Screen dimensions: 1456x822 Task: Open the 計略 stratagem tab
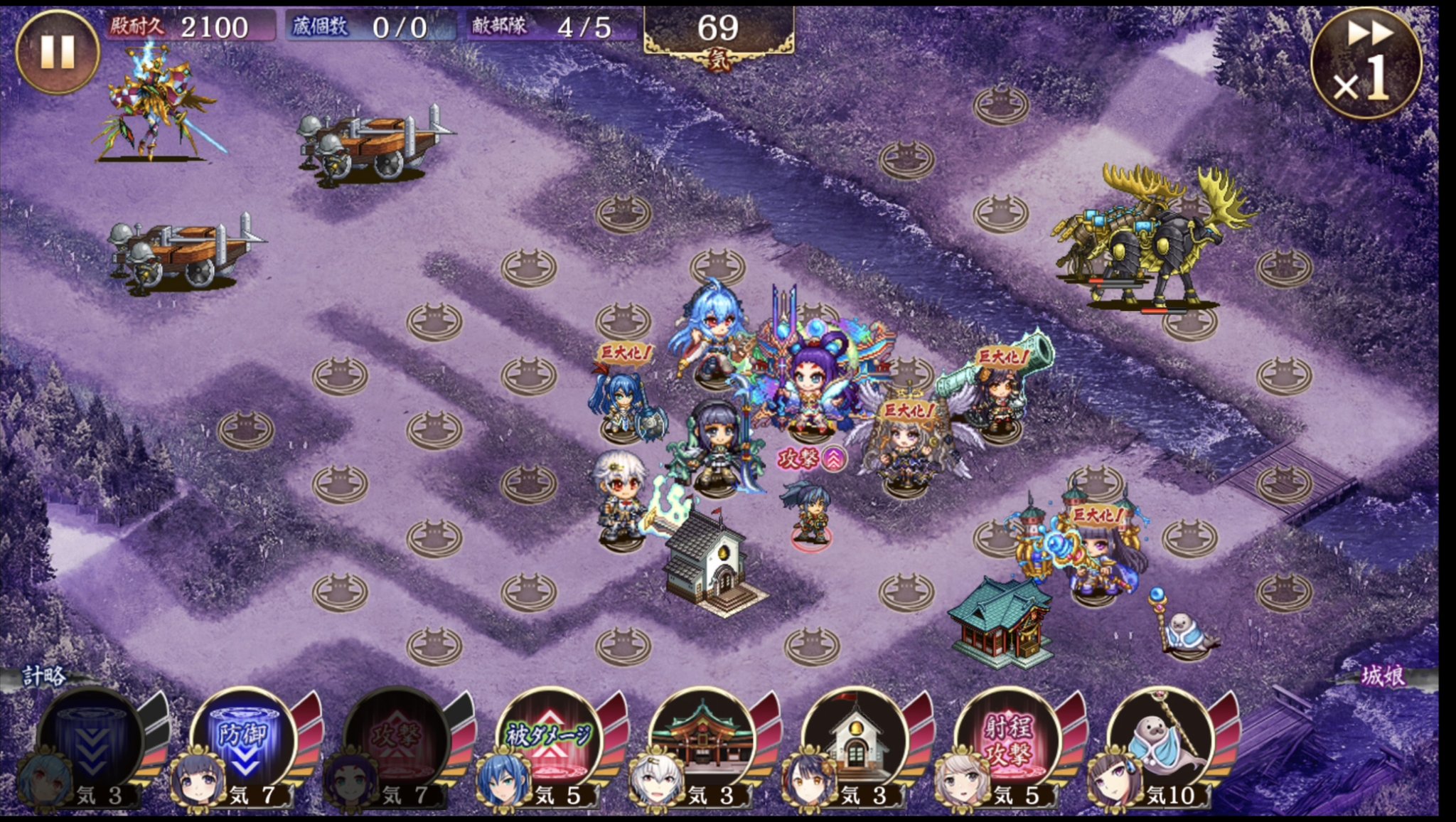tap(44, 676)
